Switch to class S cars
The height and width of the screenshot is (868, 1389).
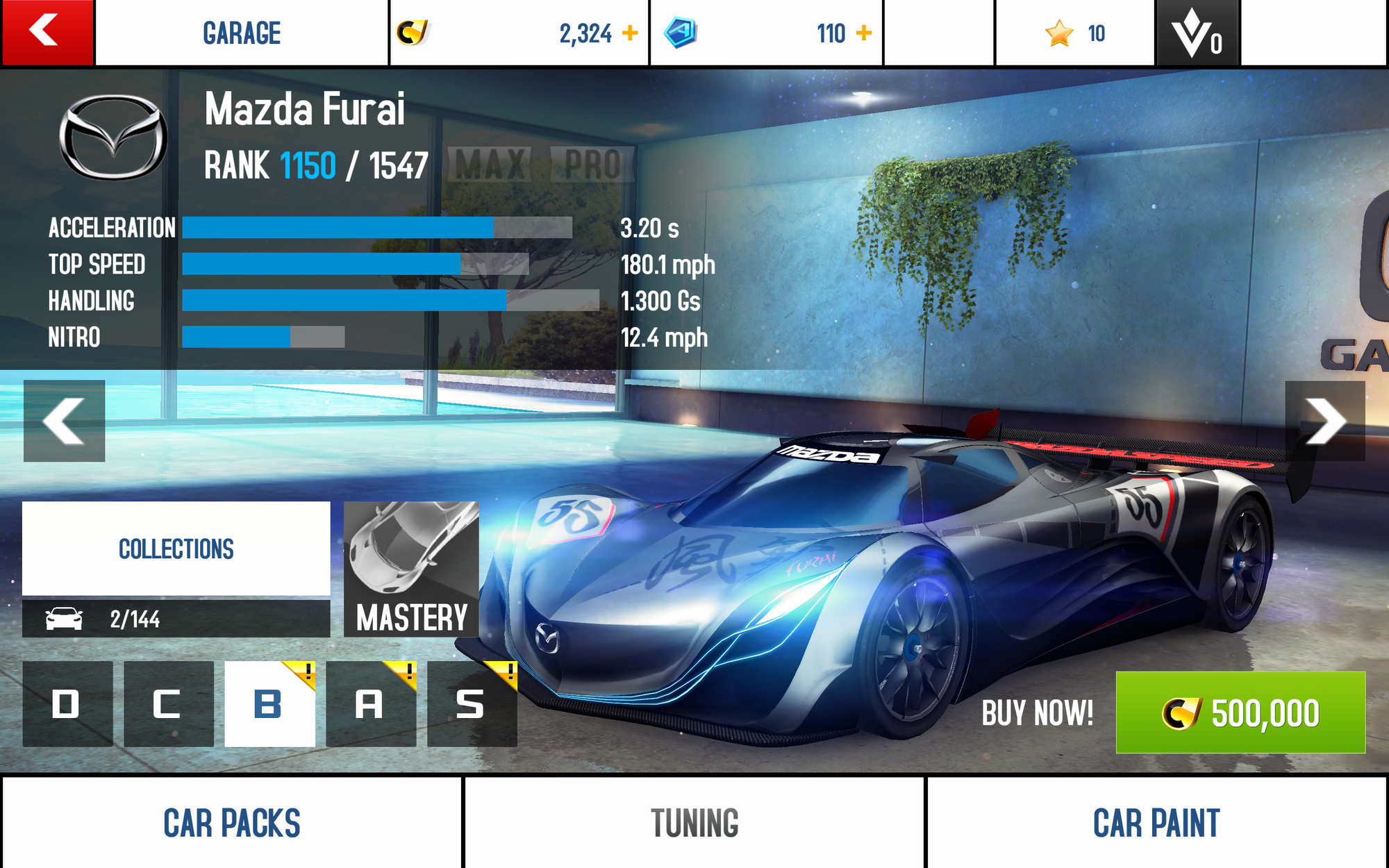pyautogui.click(x=472, y=704)
